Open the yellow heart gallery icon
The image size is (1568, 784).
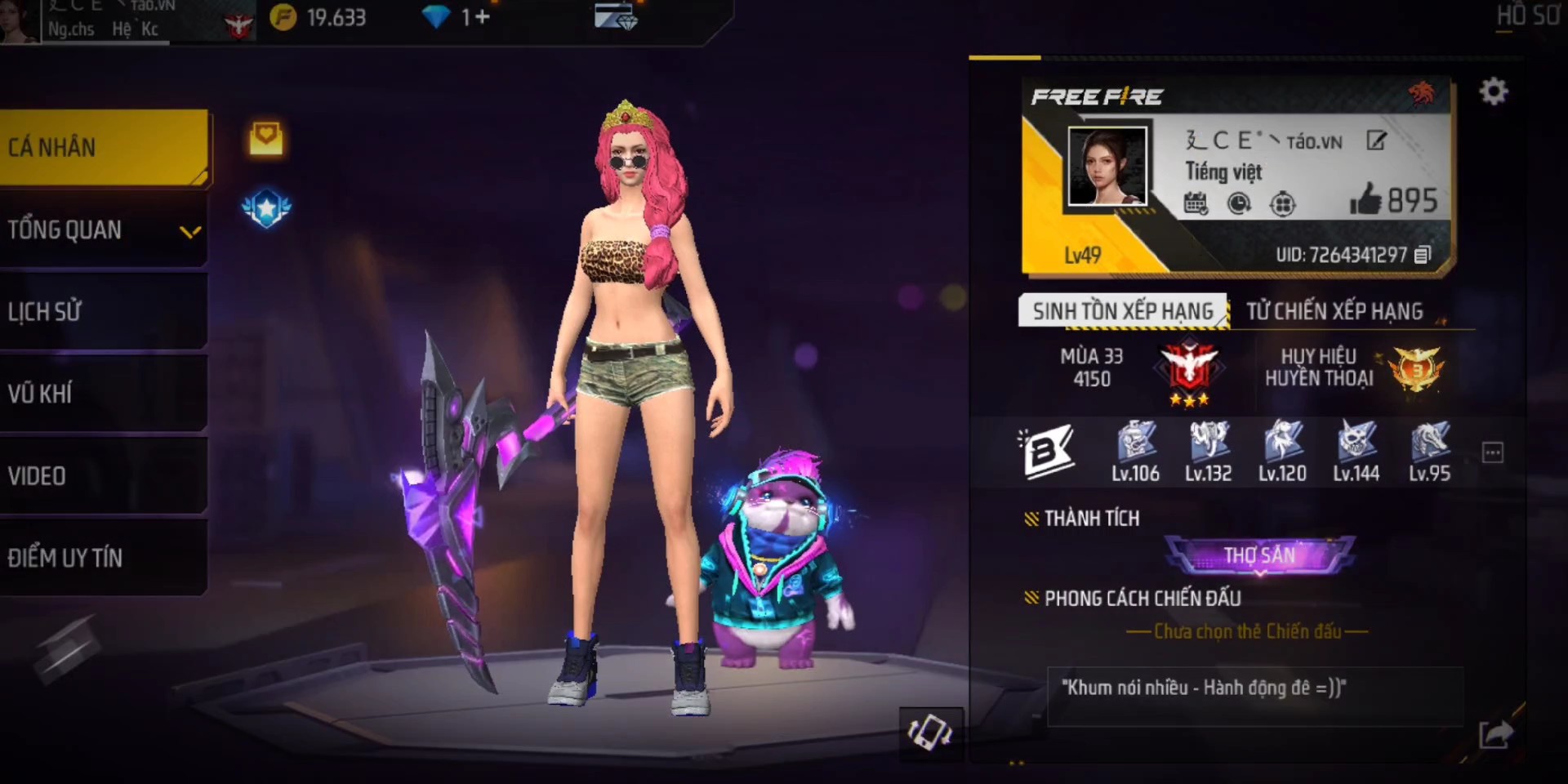266,139
